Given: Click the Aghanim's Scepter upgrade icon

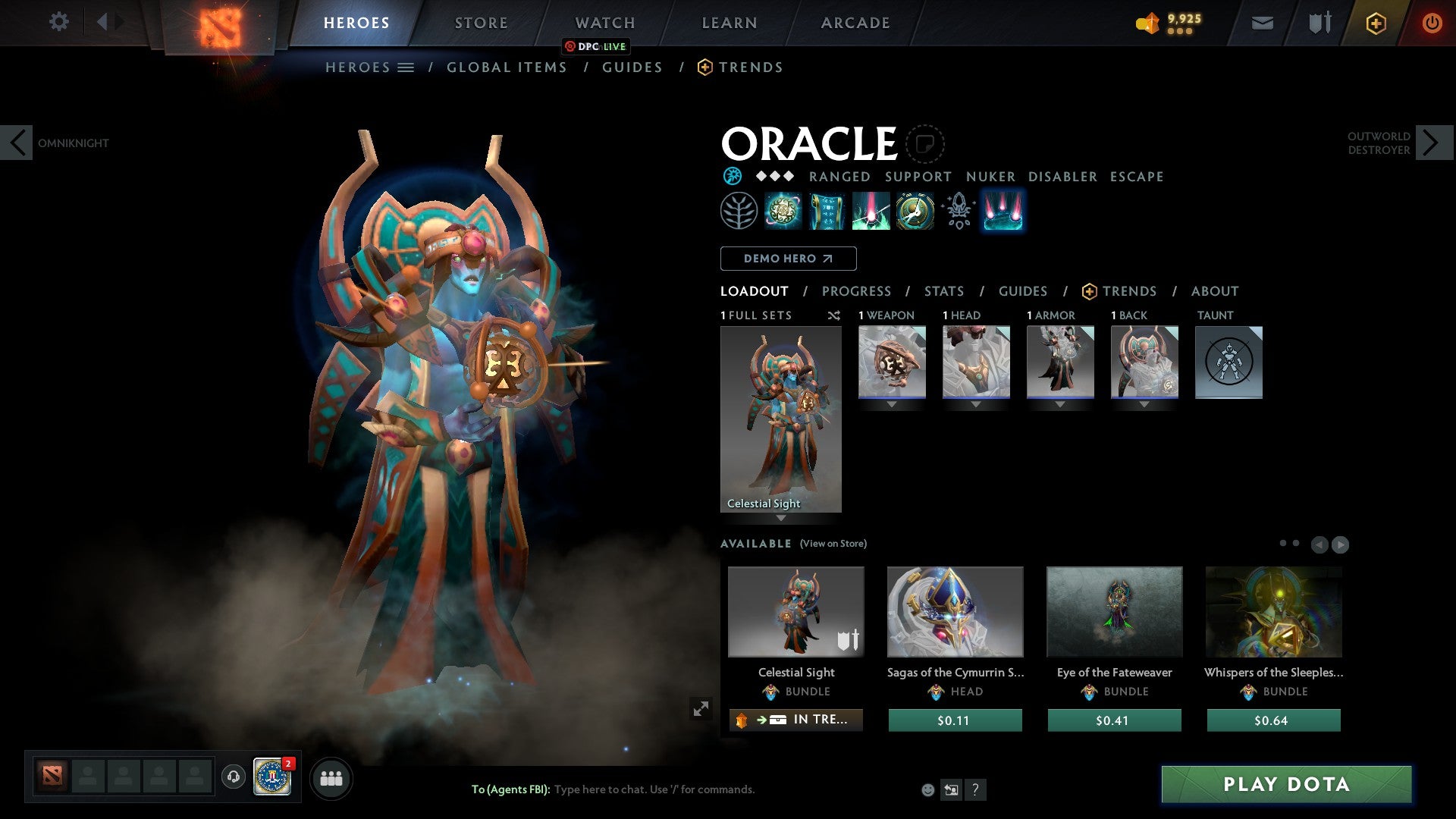Looking at the screenshot, I should pyautogui.click(x=957, y=211).
